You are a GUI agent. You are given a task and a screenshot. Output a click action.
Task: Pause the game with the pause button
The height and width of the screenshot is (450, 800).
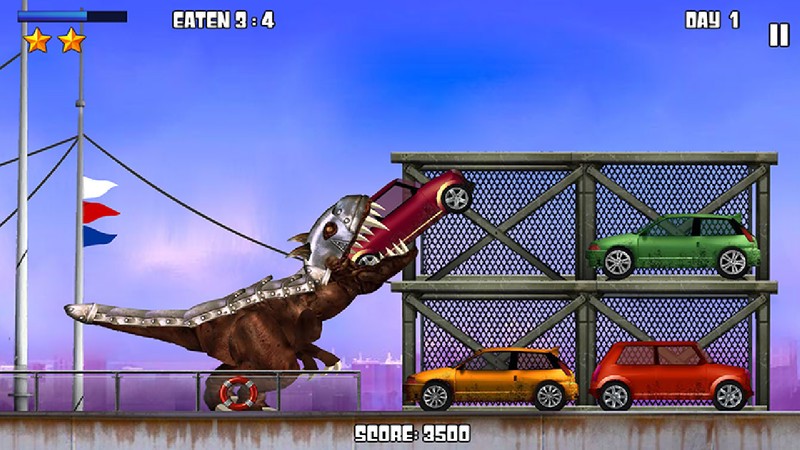(778, 35)
